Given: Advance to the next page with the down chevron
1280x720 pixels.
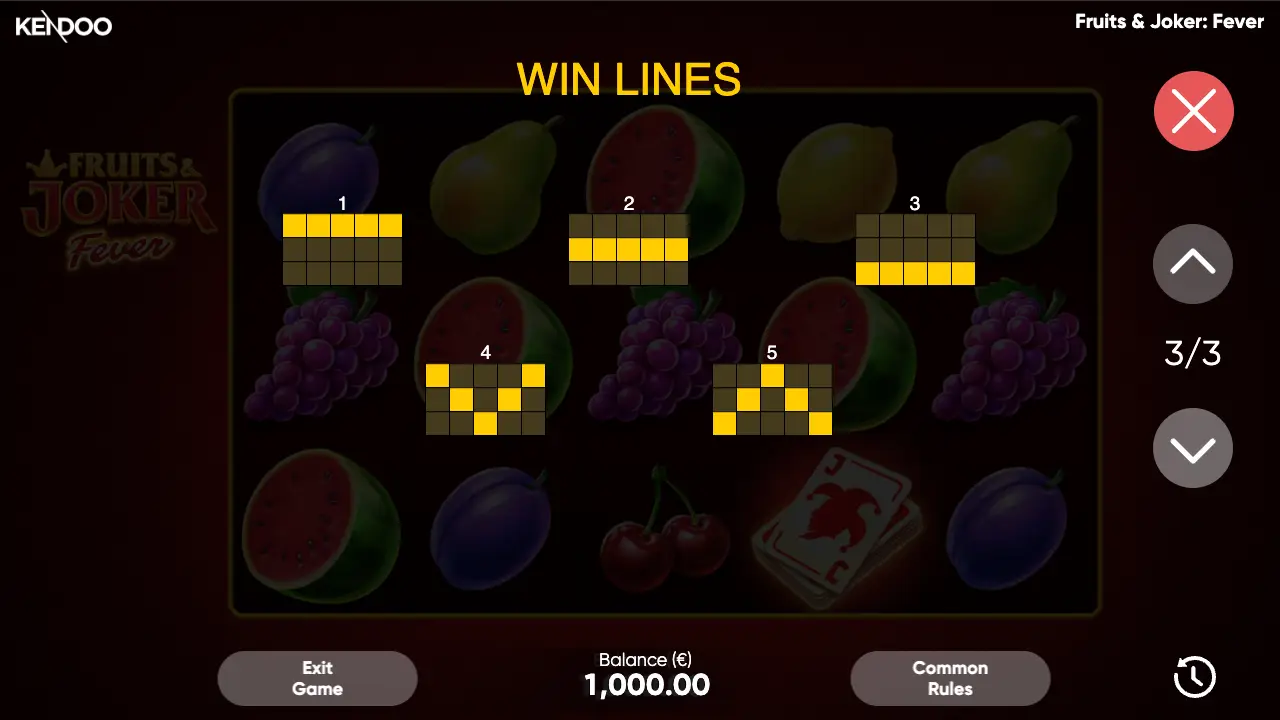Looking at the screenshot, I should pyautogui.click(x=1192, y=447).
